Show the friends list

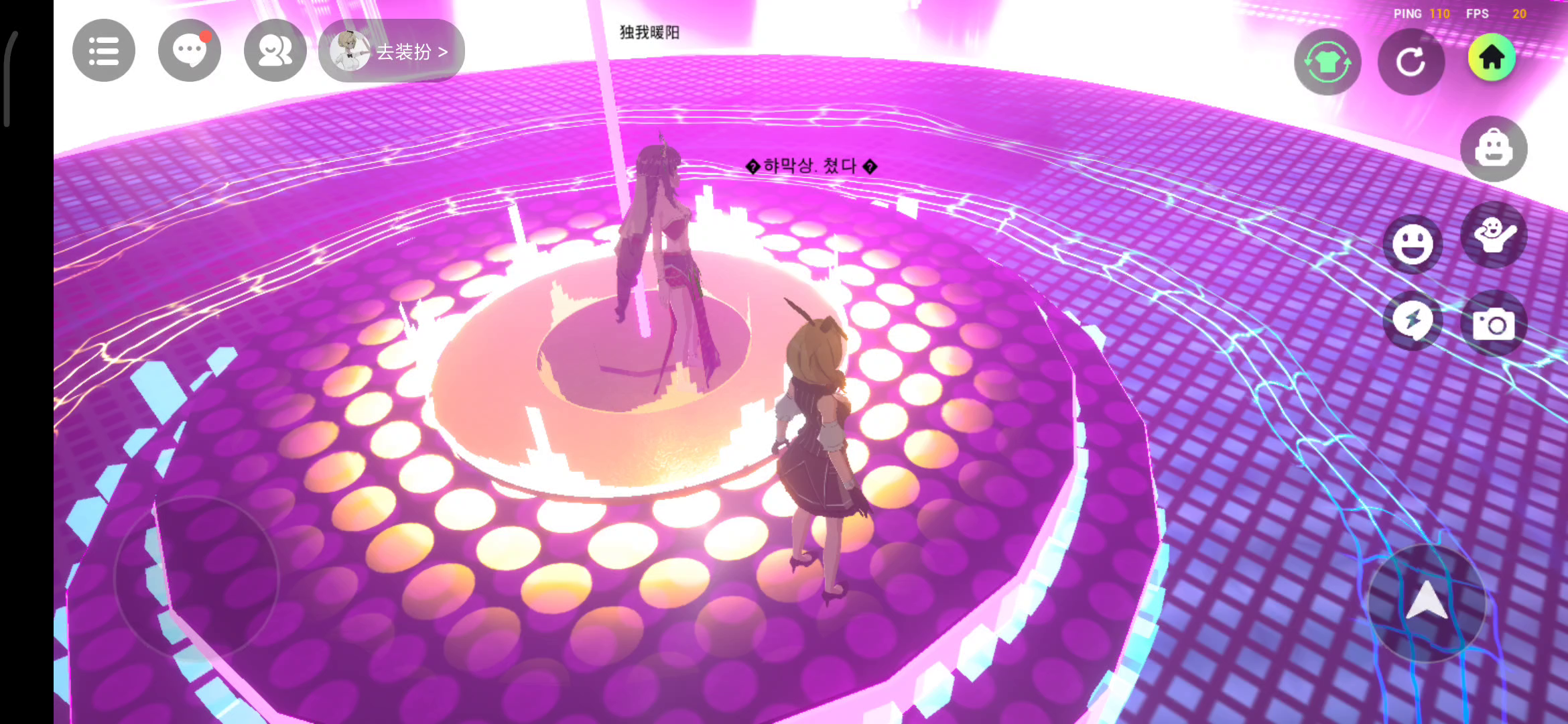click(x=275, y=51)
